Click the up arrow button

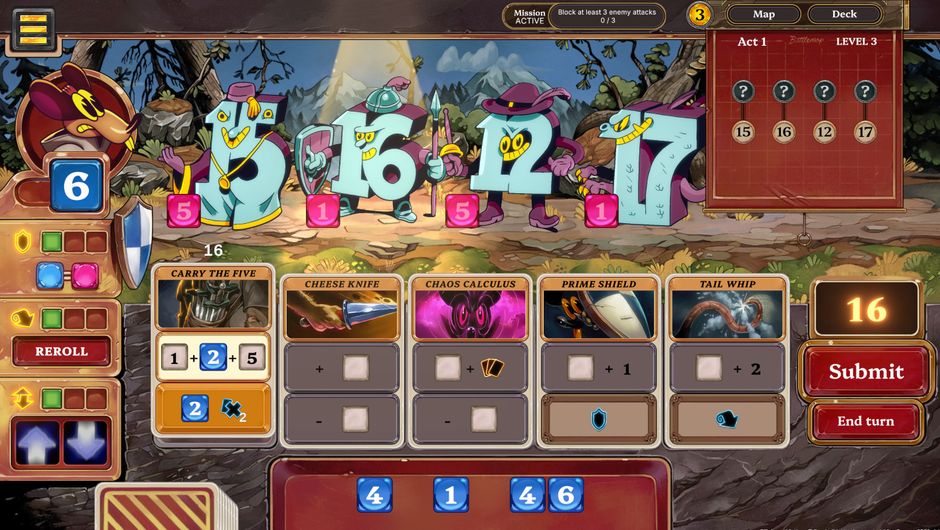(x=35, y=443)
